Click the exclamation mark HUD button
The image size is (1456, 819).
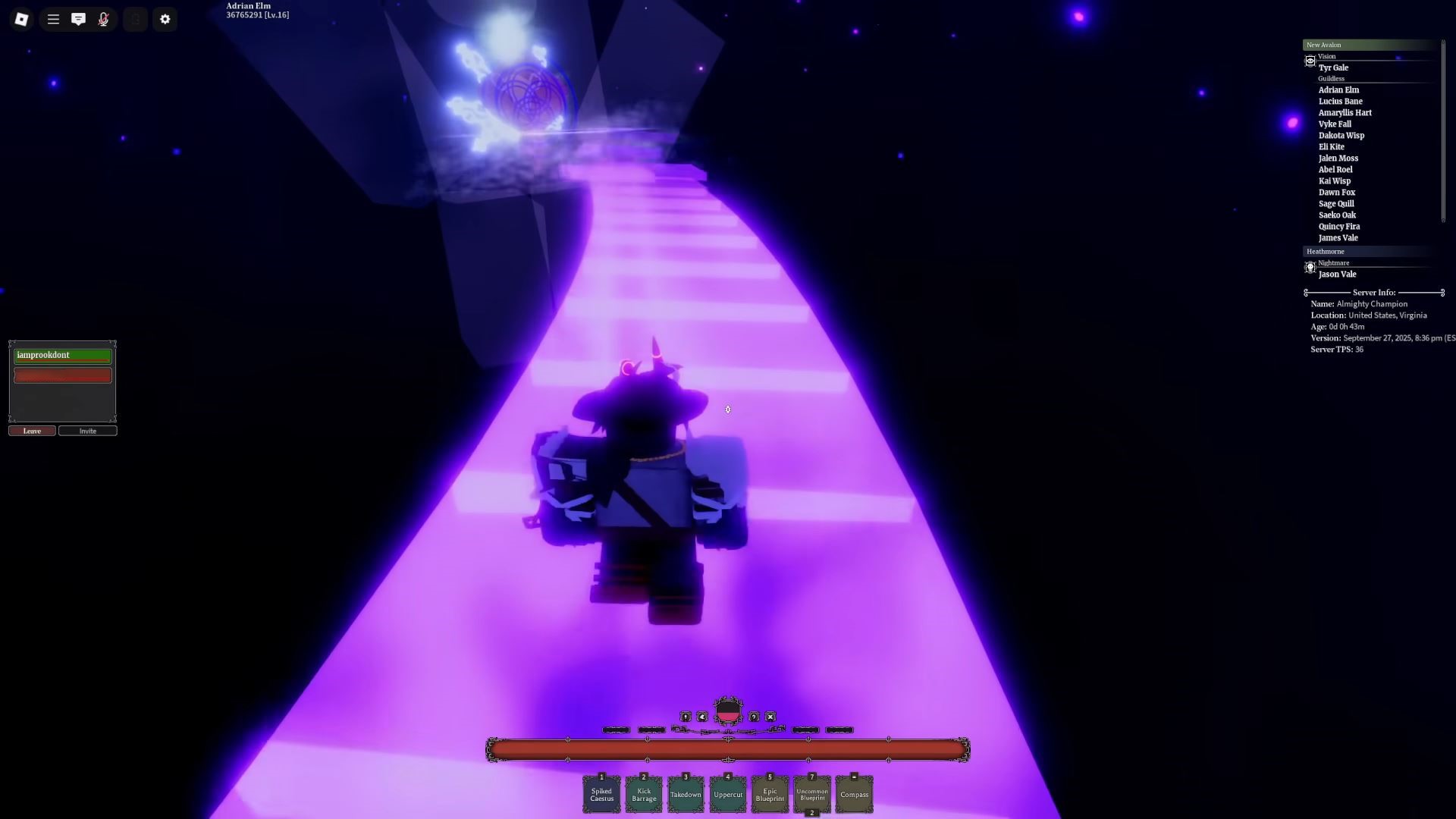(x=686, y=717)
